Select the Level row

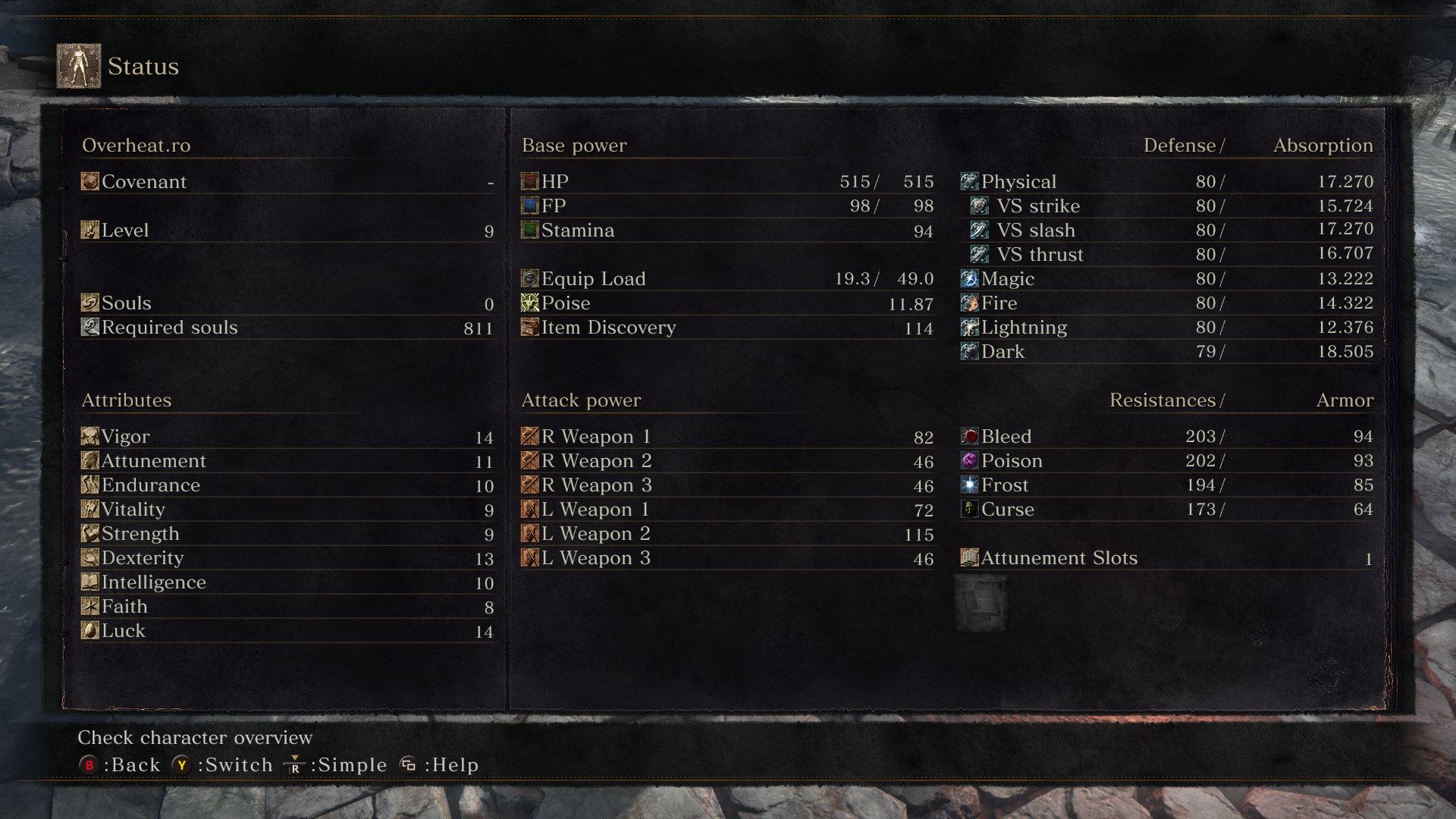287,231
